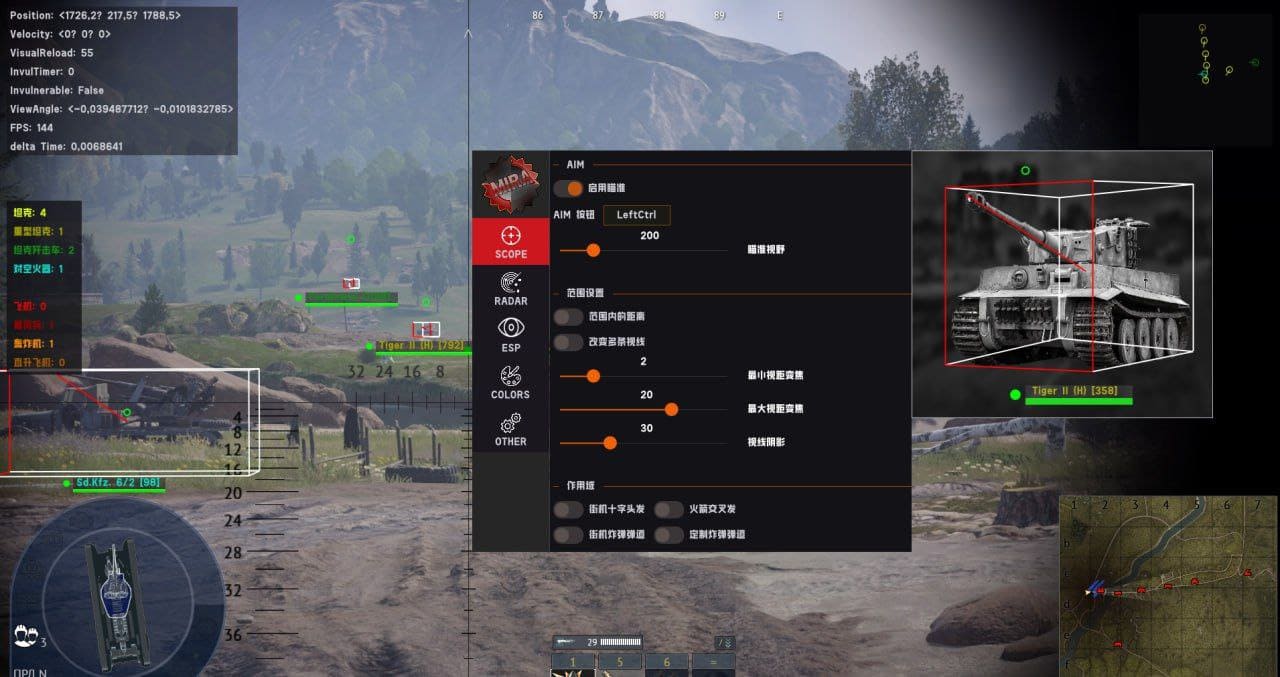Click the battlefield minimap
This screenshot has height=677, width=1280.
pos(1167,583)
